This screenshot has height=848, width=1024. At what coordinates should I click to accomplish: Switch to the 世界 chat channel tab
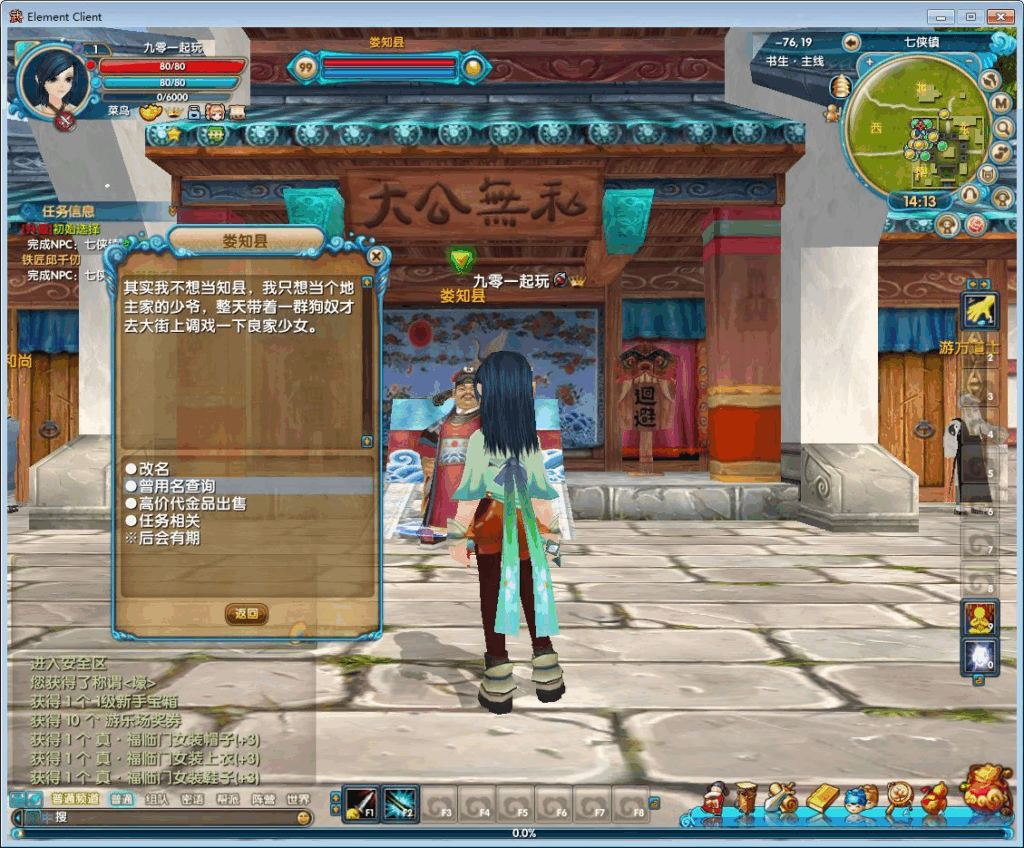tap(298, 799)
